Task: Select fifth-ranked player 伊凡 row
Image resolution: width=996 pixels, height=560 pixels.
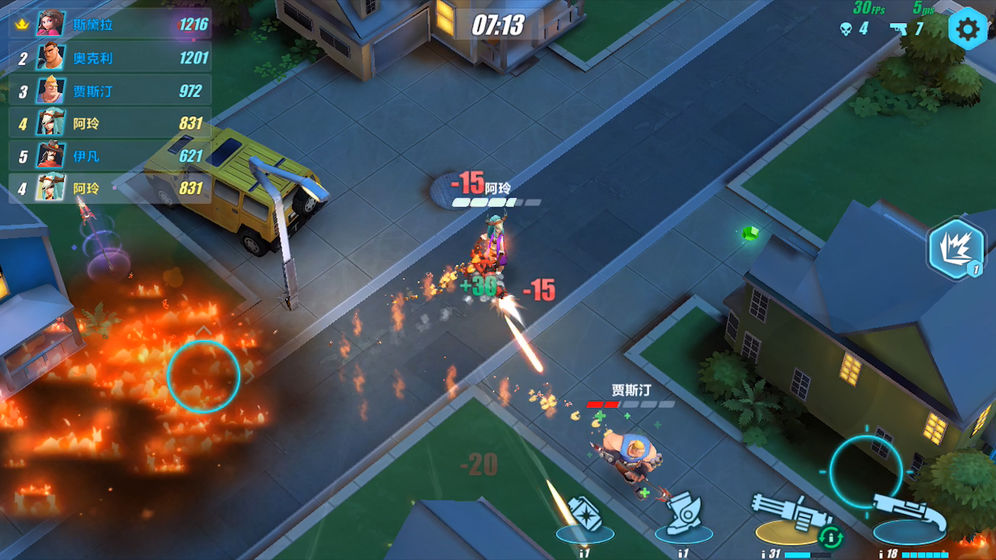Action: (110, 156)
